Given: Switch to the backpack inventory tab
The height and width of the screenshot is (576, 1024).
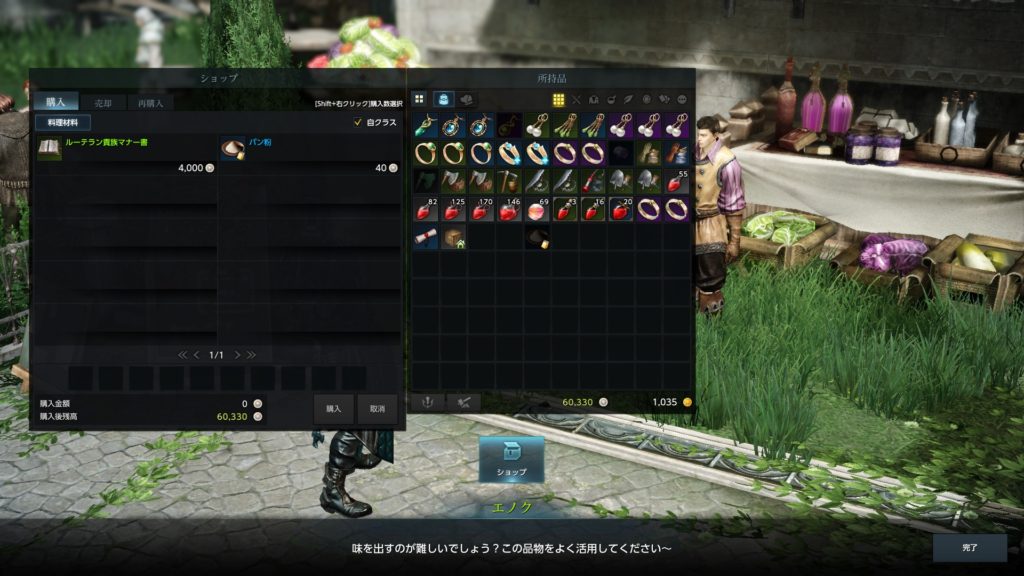Looking at the screenshot, I should point(443,99).
